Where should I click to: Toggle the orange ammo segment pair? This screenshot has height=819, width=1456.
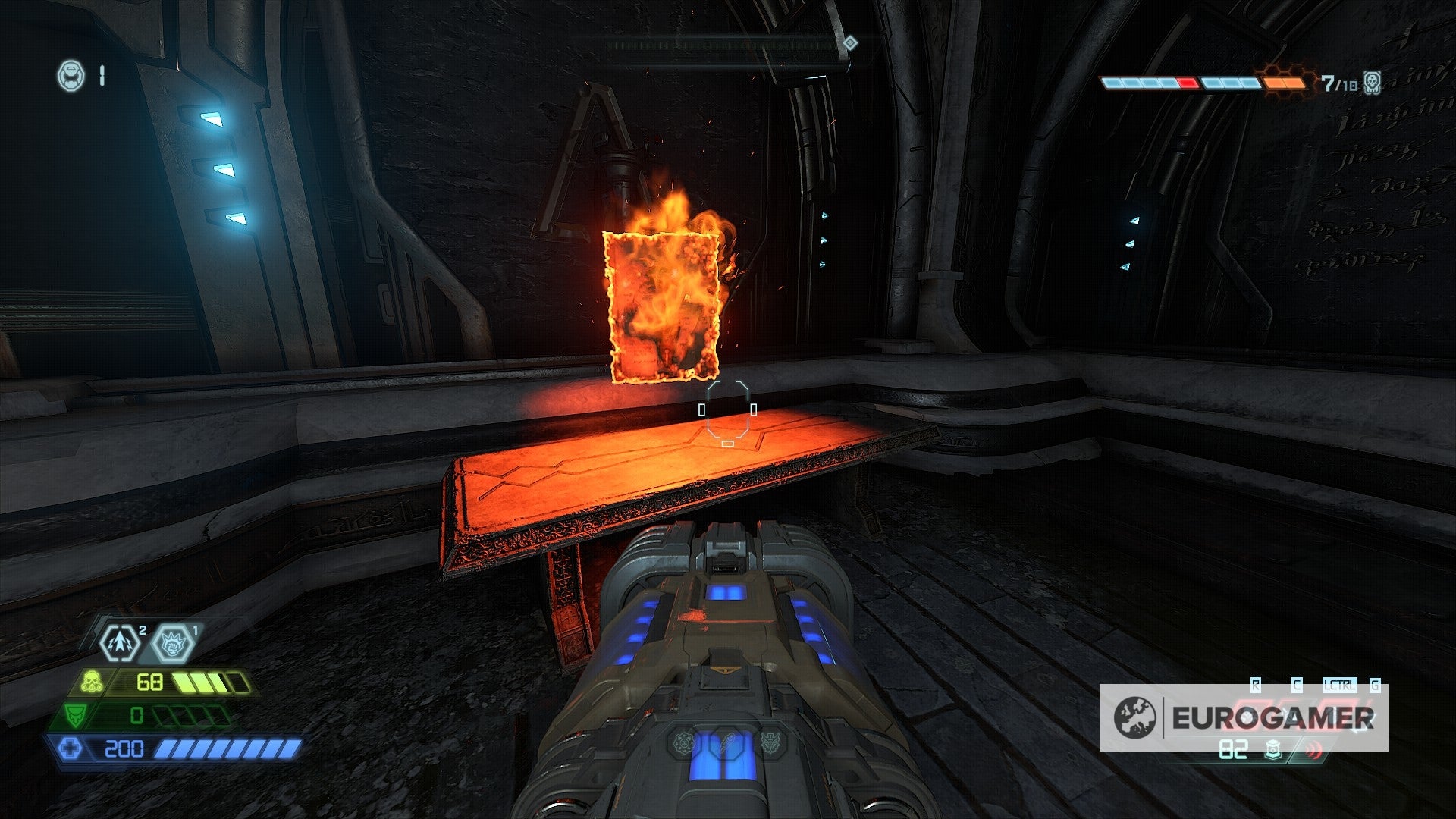tap(1284, 82)
